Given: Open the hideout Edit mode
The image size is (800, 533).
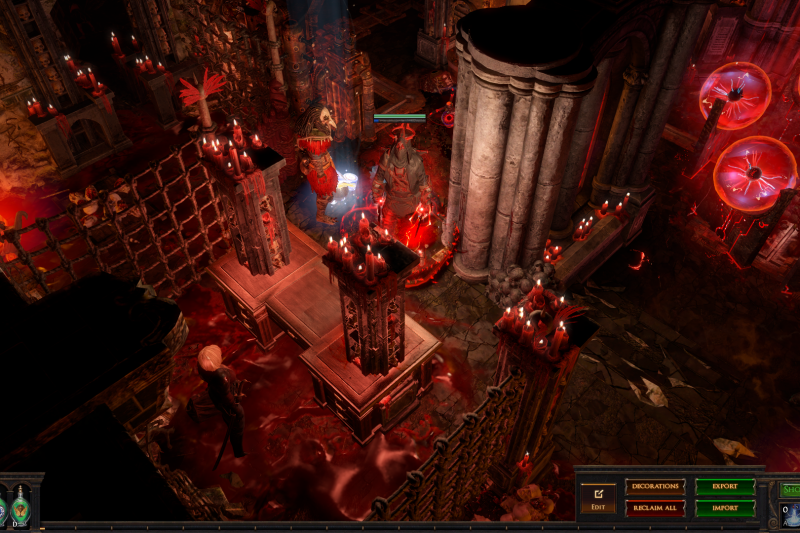Looking at the screenshot, I should [598, 497].
